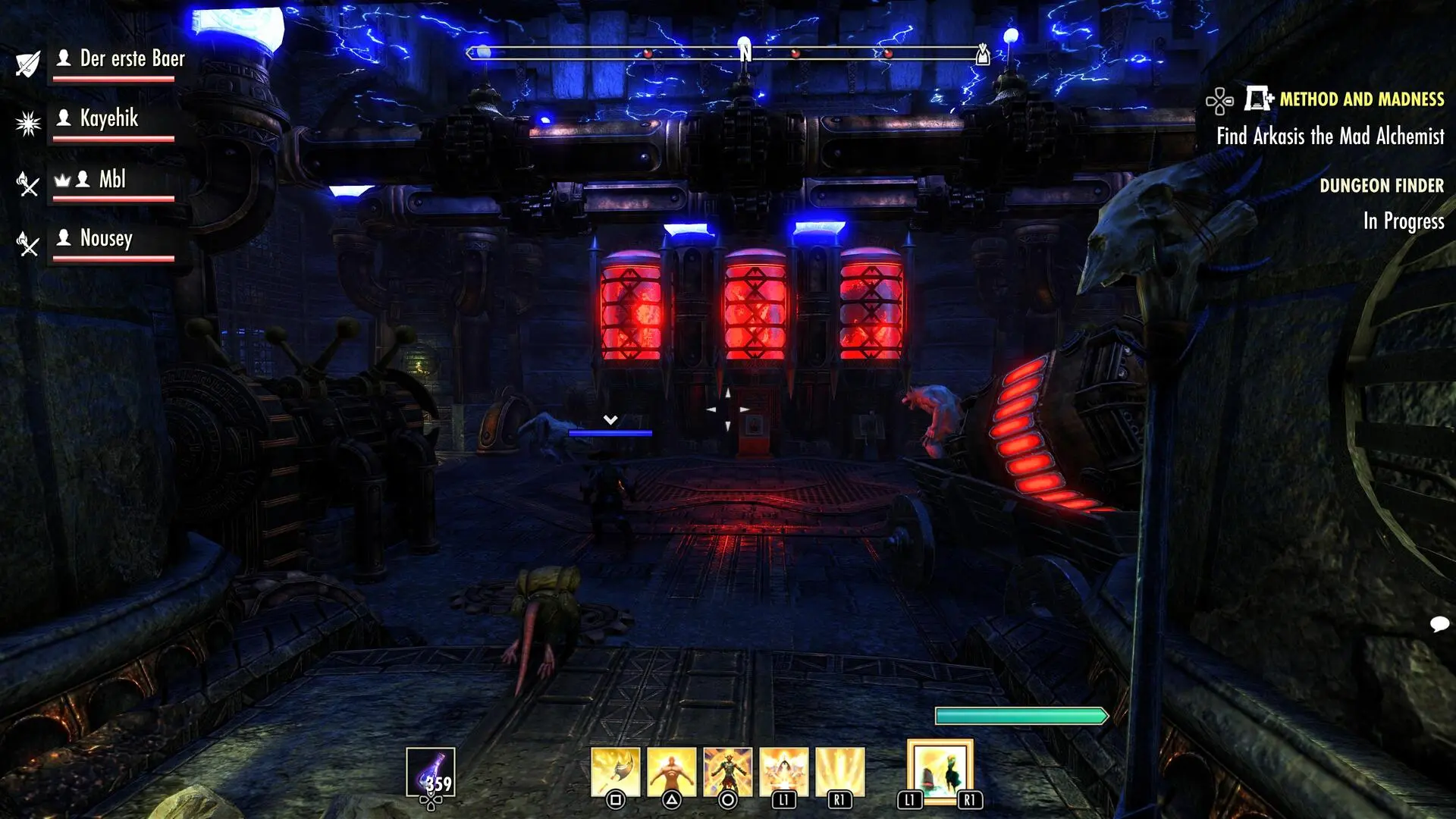
Task: Pick group member Nousey
Action: tap(106, 239)
